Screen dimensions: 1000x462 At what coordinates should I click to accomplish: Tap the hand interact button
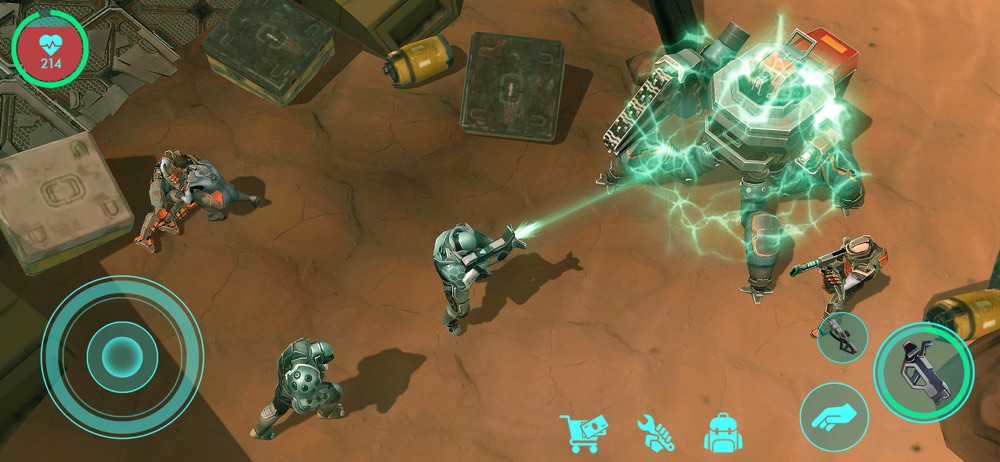pyautogui.click(x=833, y=416)
